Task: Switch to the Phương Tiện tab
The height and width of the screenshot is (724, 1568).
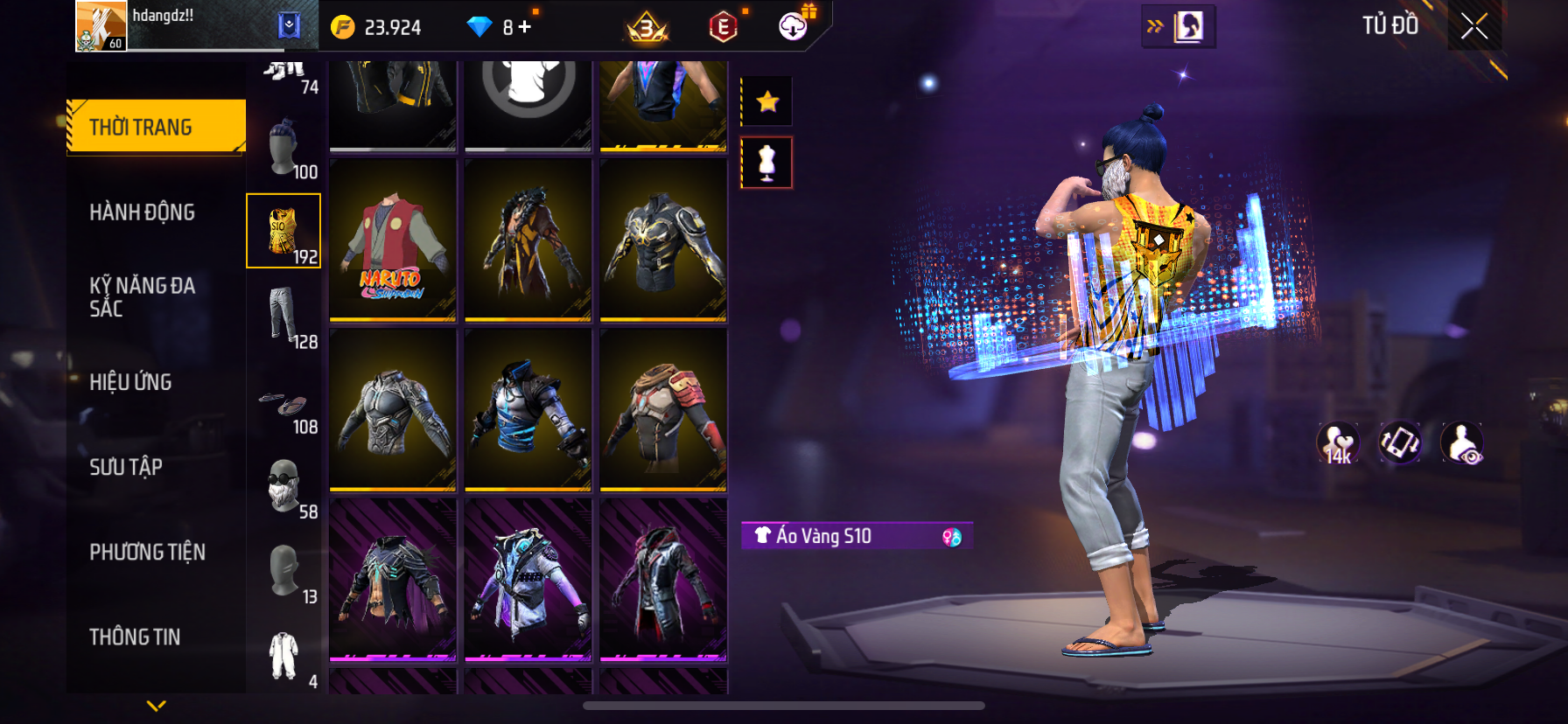Action: pos(147,552)
